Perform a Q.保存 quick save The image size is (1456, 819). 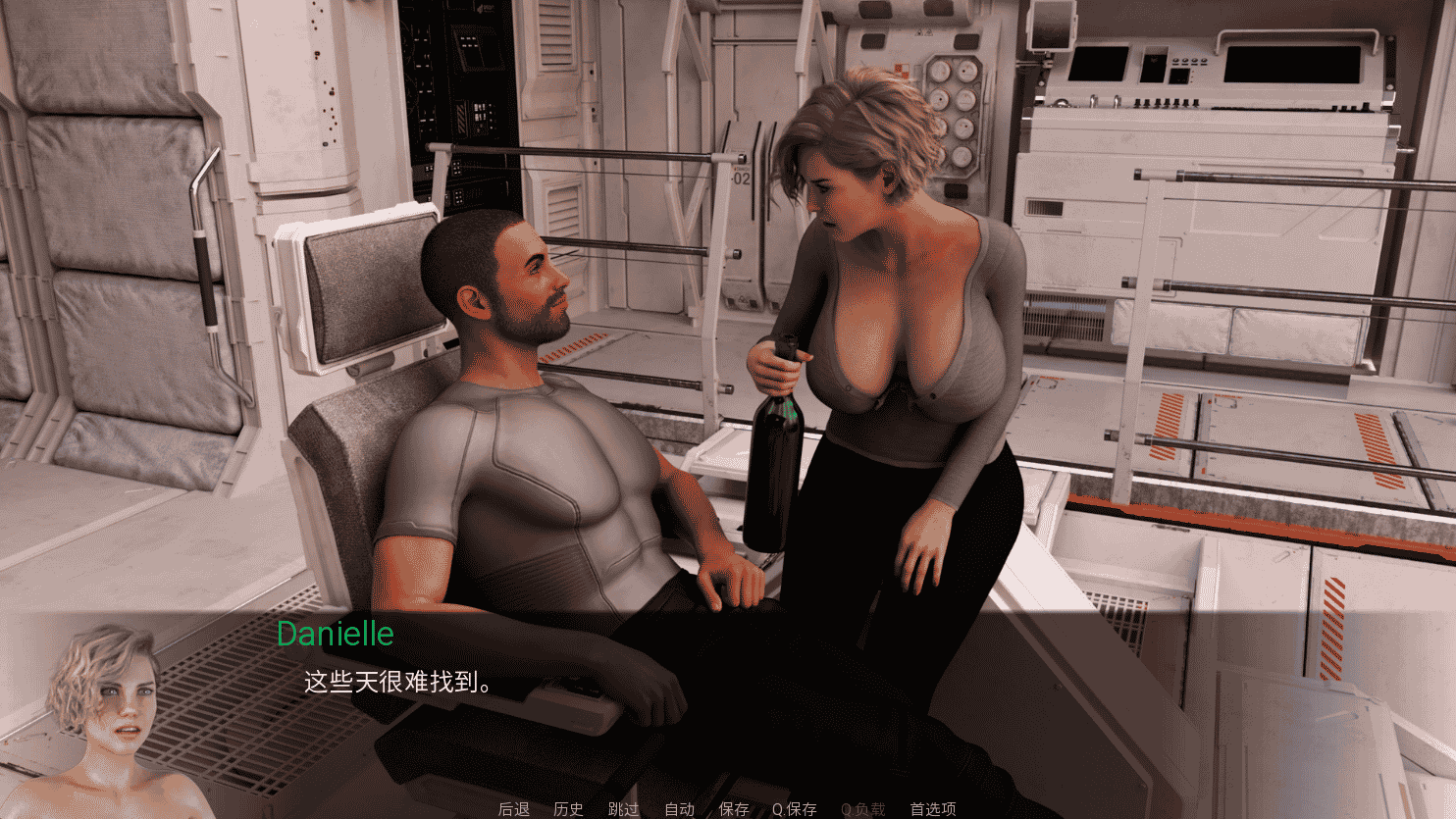[795, 809]
